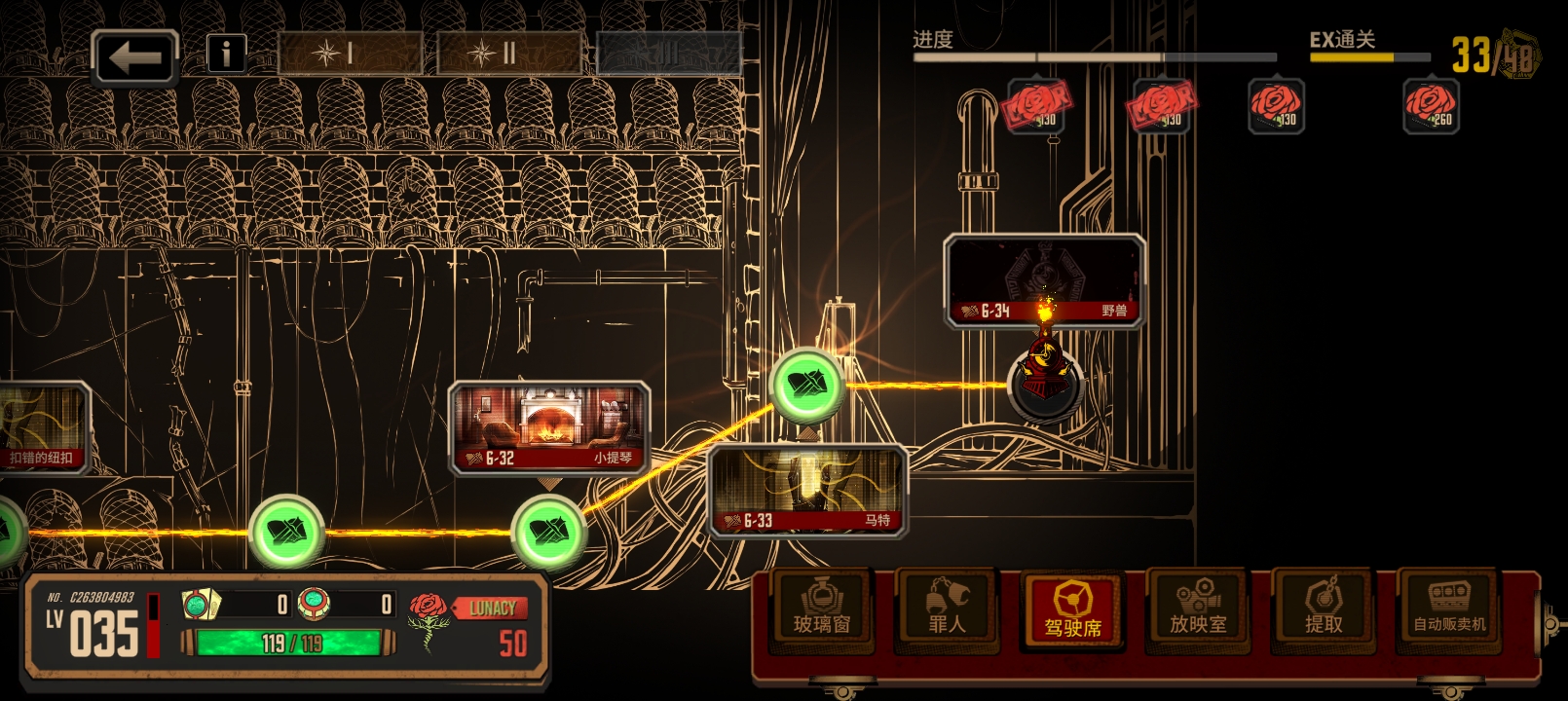
Task: Select the 扣错的纽扣 stage card
Action: click(44, 428)
